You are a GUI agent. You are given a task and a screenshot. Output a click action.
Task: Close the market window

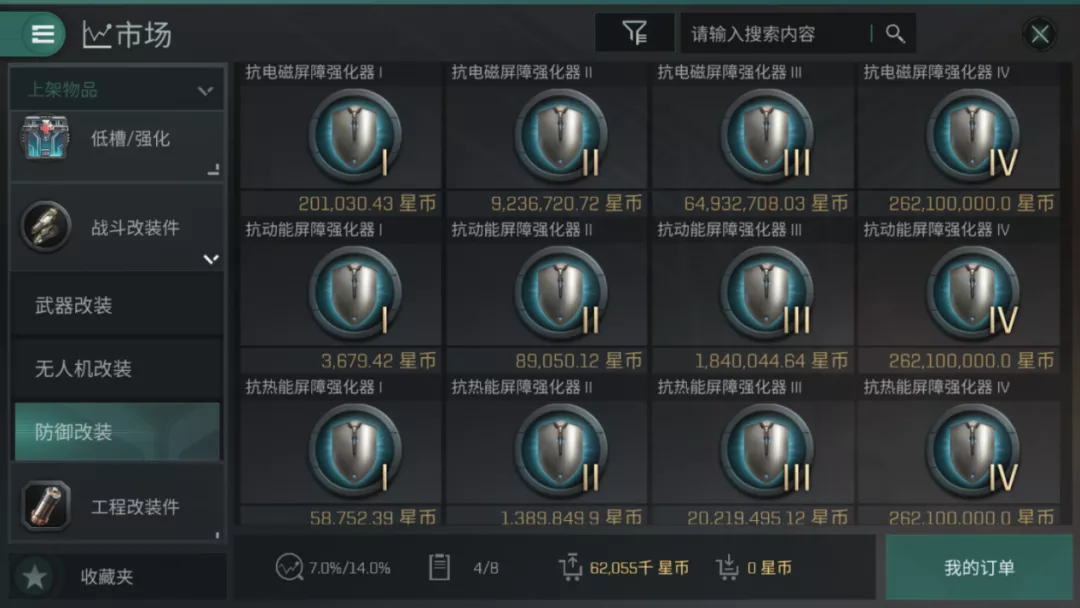1040,35
